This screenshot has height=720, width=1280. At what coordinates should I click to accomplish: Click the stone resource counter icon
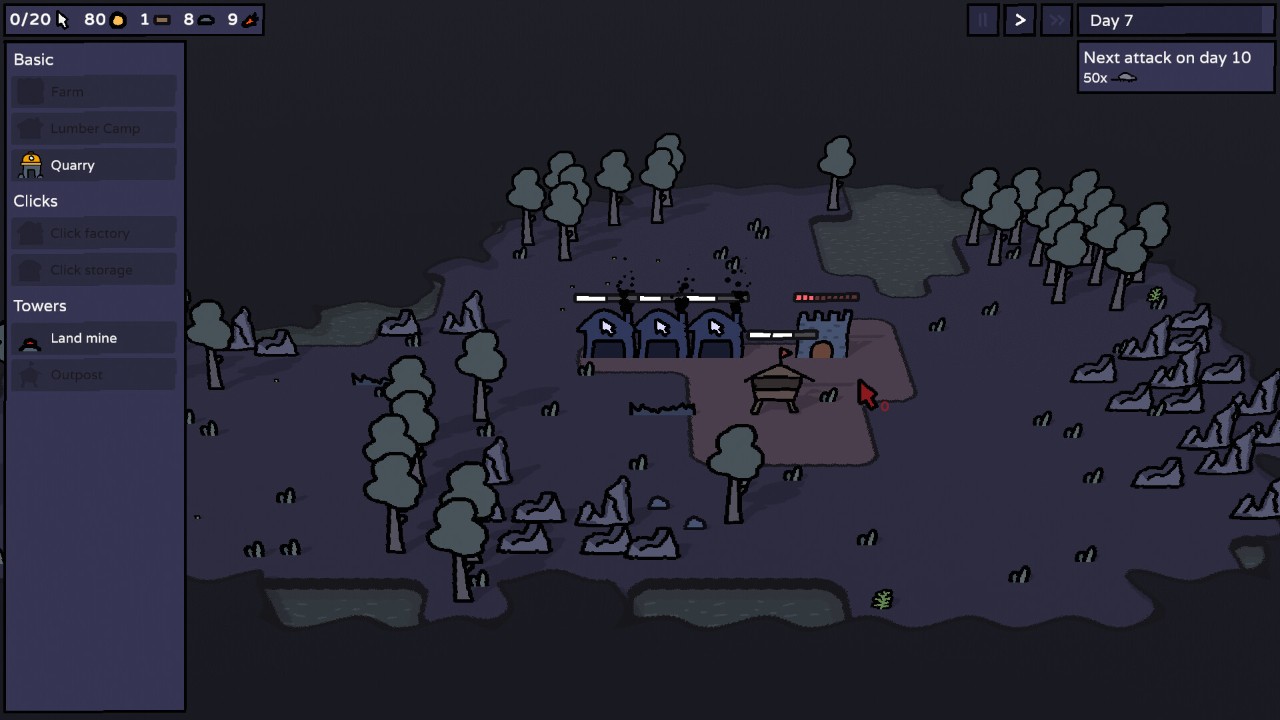pos(205,19)
